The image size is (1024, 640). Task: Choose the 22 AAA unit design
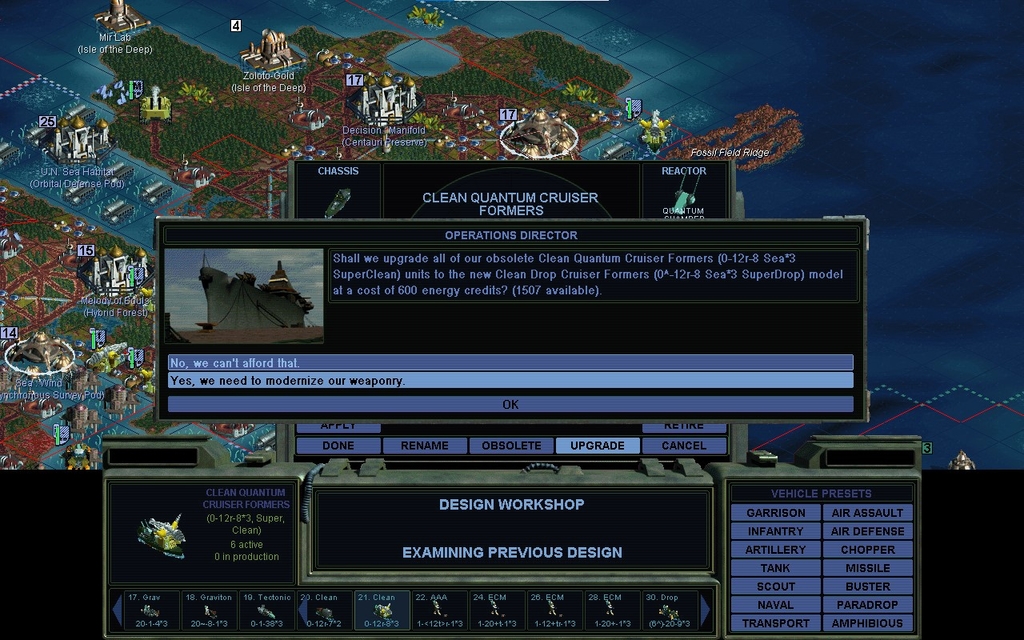coord(439,610)
